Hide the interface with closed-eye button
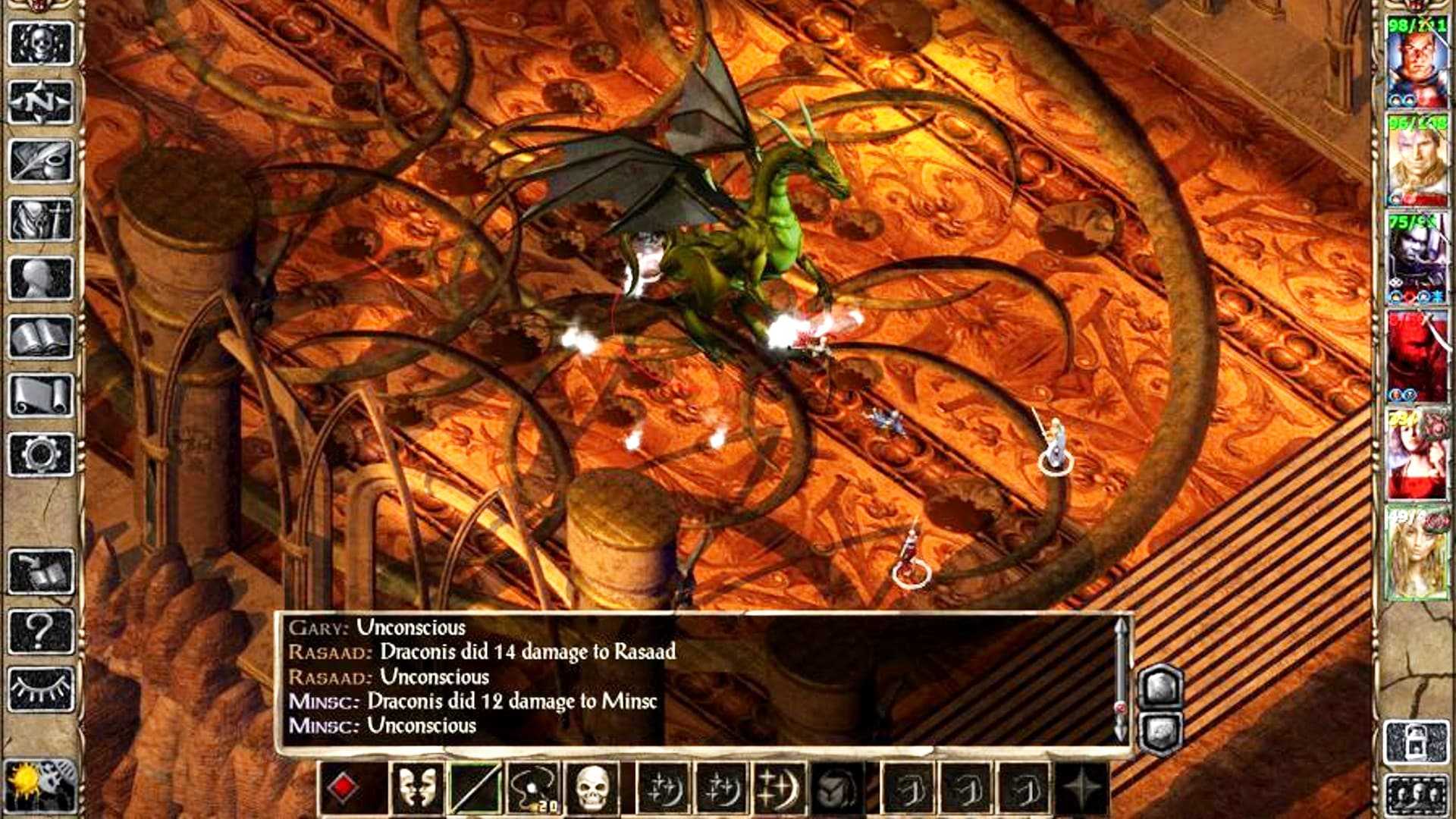Viewport: 1456px width, 819px height. [x=41, y=689]
